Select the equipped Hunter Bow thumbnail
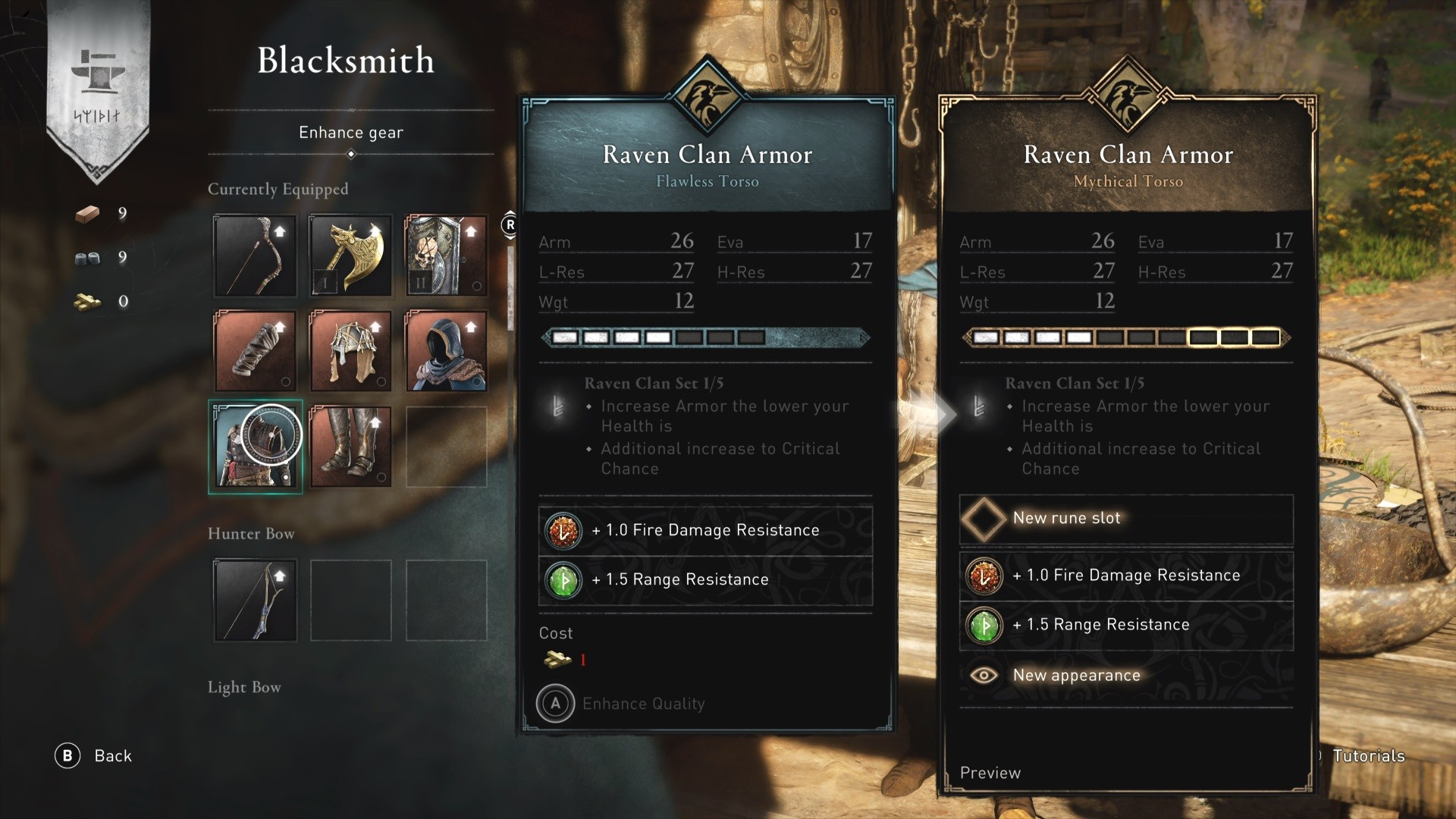The image size is (1456, 819). tap(255, 599)
